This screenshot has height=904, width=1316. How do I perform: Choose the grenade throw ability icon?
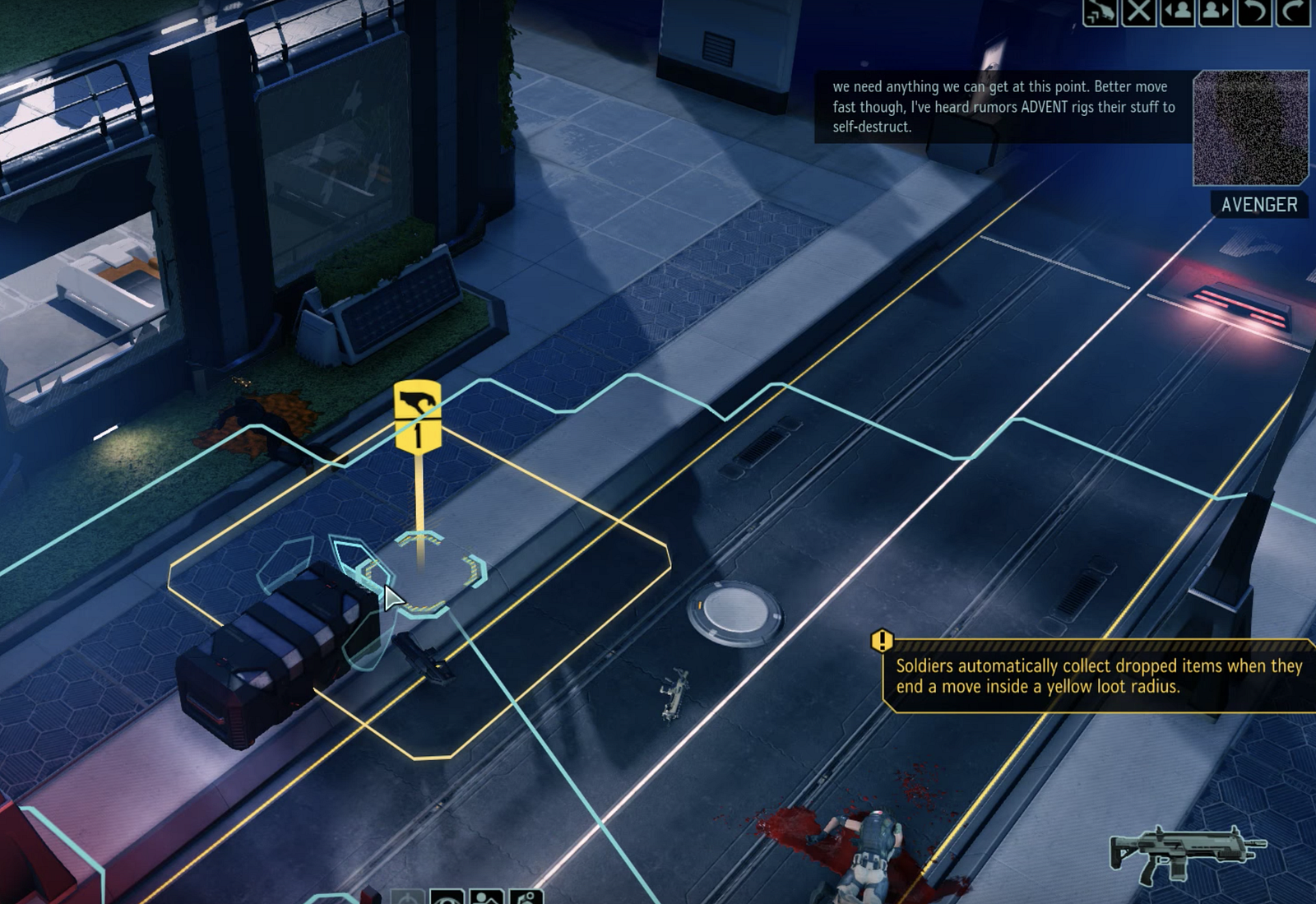526,897
